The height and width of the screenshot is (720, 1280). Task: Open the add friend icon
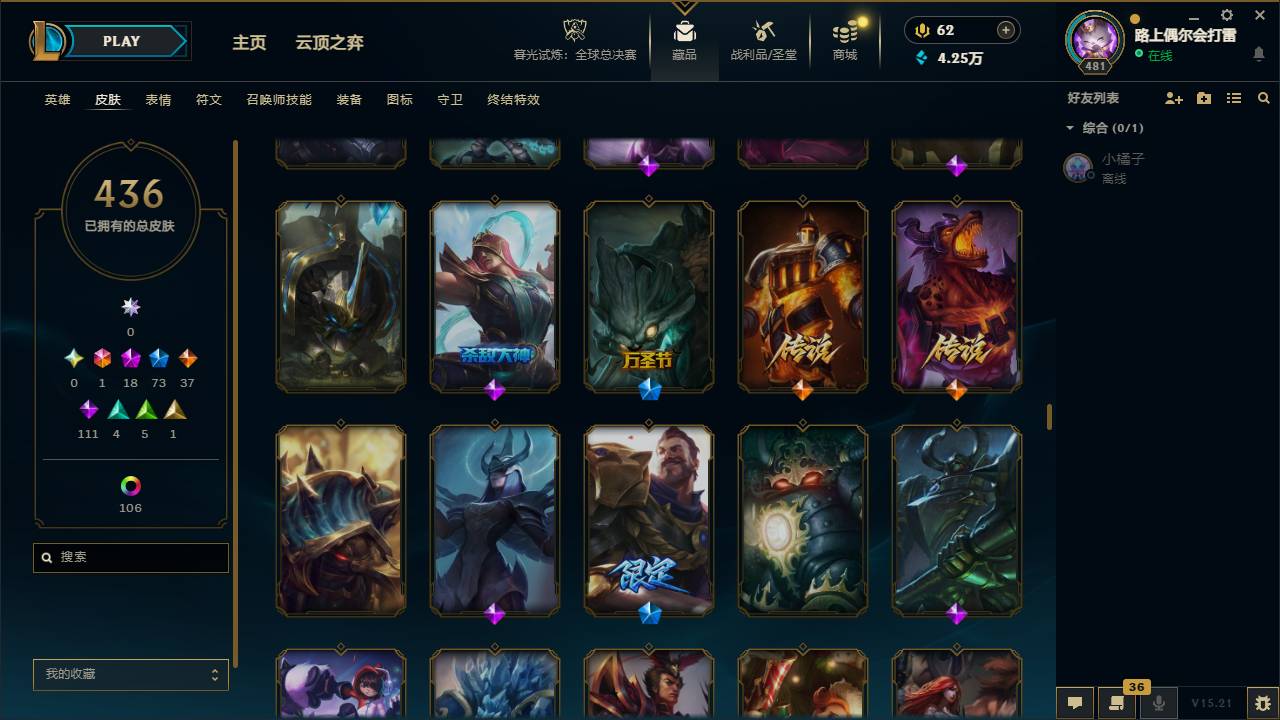tap(1172, 98)
